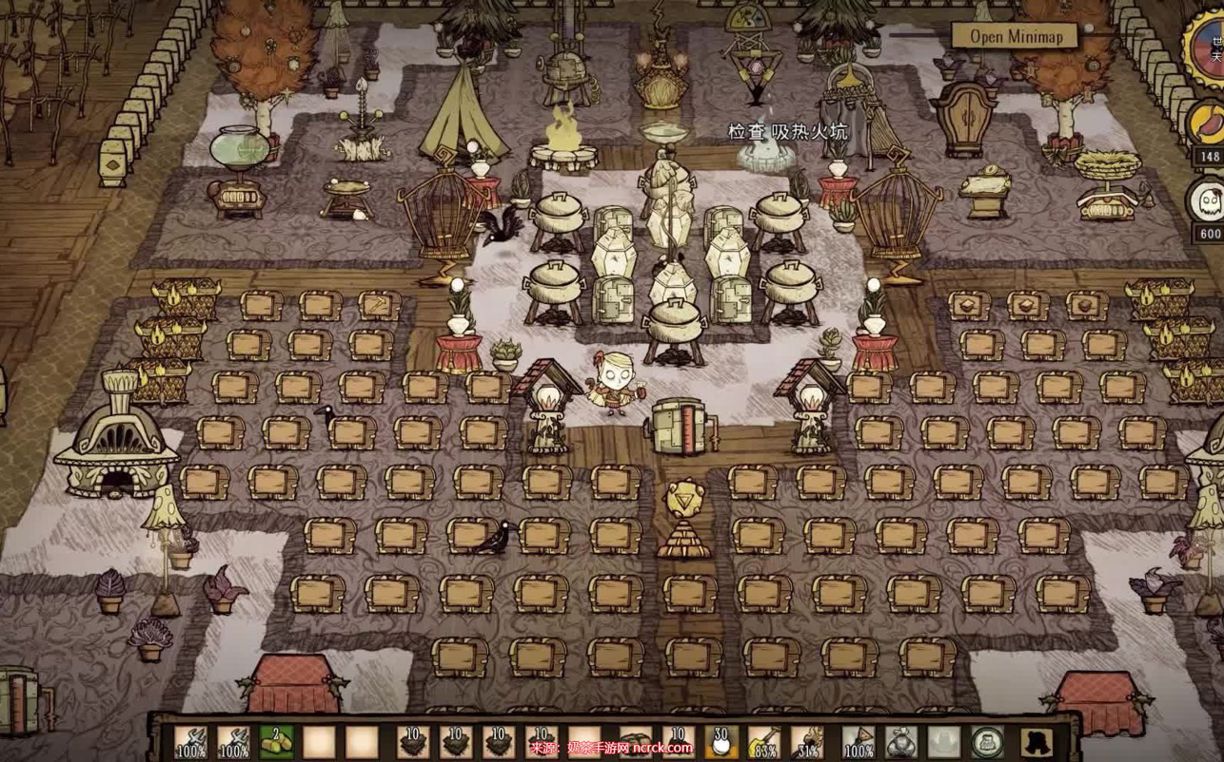Select the equipped hand item at 100%
This screenshot has height=762, width=1224.
pyautogui.click(x=858, y=742)
